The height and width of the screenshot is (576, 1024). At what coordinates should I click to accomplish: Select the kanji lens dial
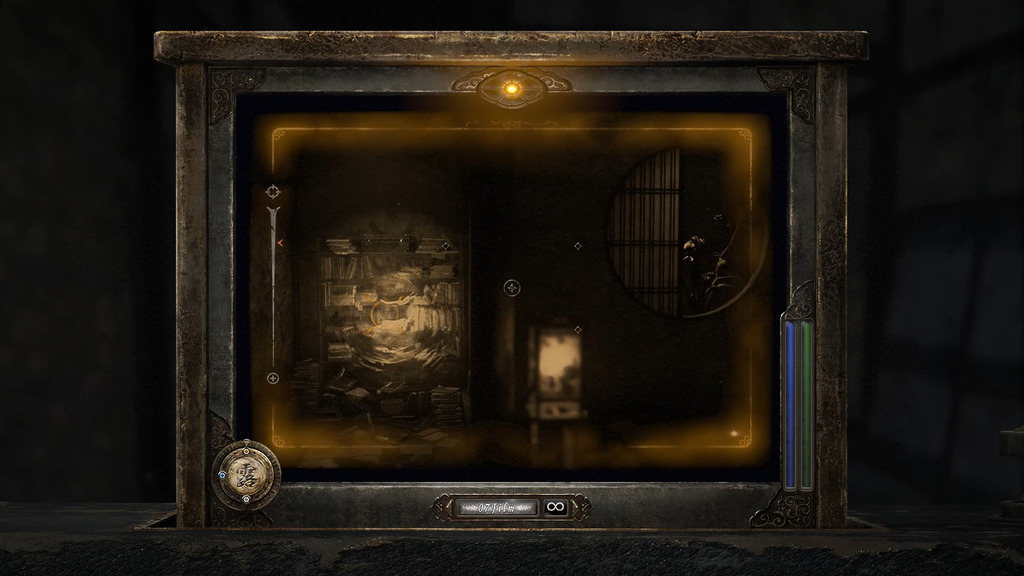(x=246, y=474)
